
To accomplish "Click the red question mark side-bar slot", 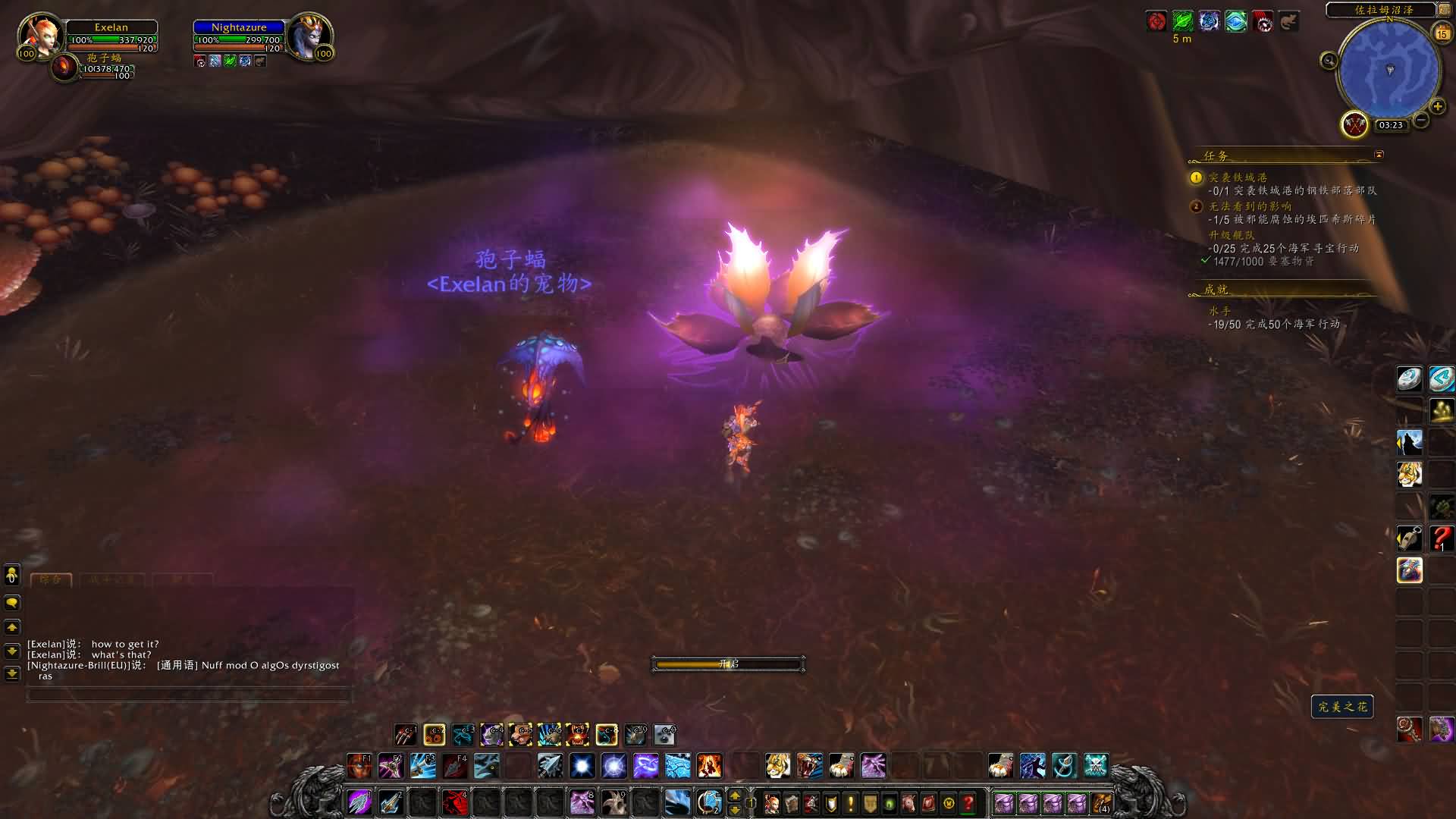I will point(1442,538).
